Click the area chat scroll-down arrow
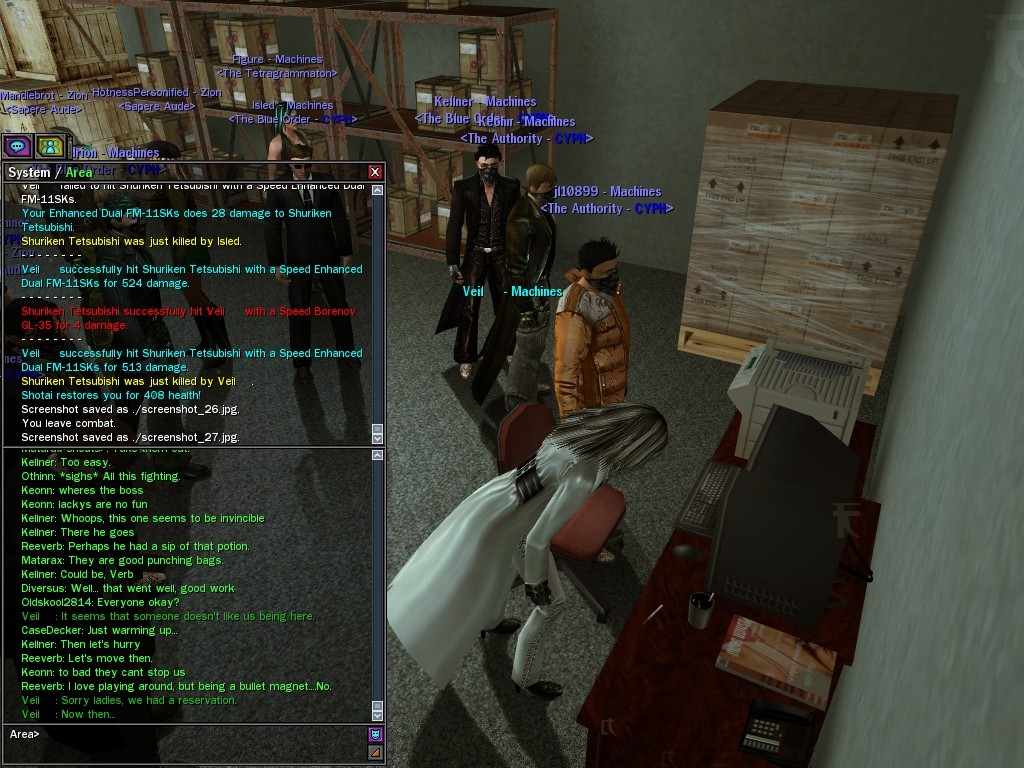 tap(377, 715)
